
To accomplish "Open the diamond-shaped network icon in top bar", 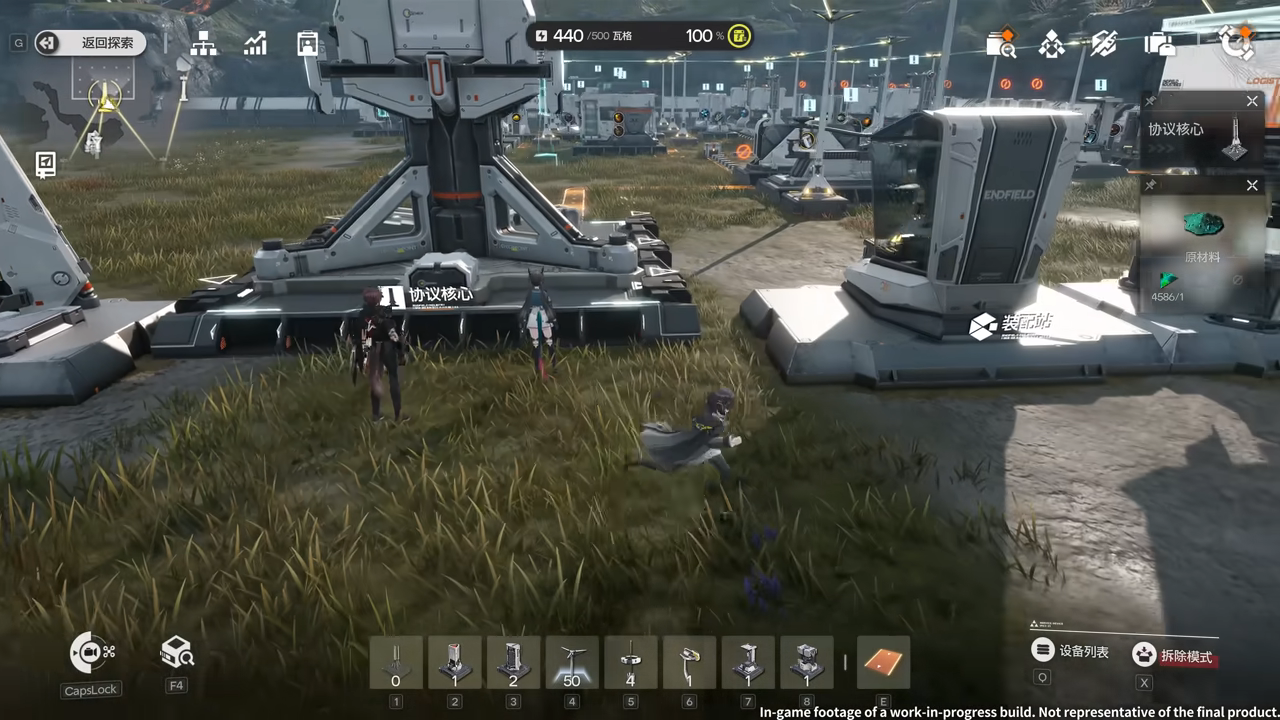I will tap(1053, 45).
